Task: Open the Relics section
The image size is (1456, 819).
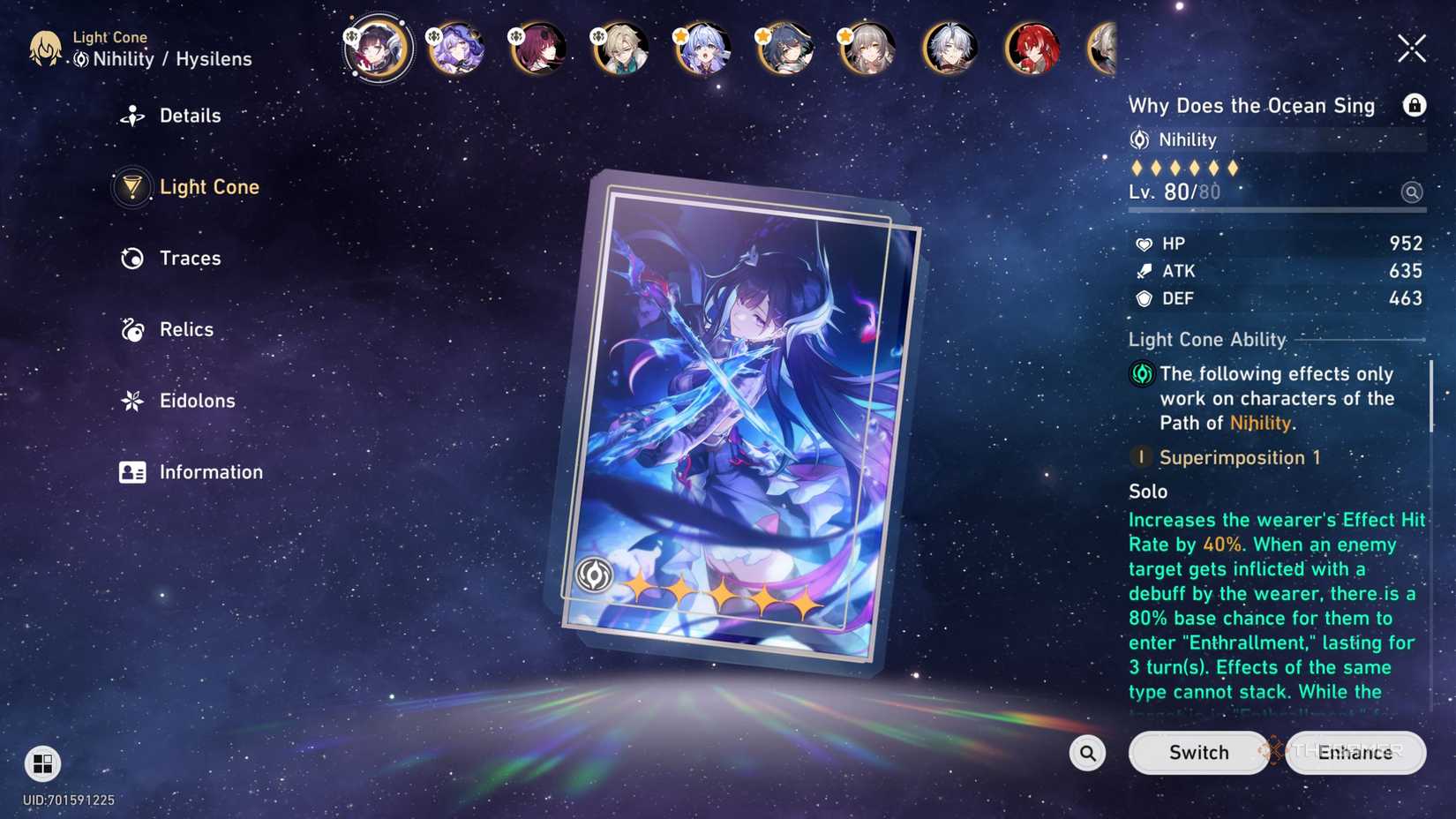Action: (x=185, y=329)
